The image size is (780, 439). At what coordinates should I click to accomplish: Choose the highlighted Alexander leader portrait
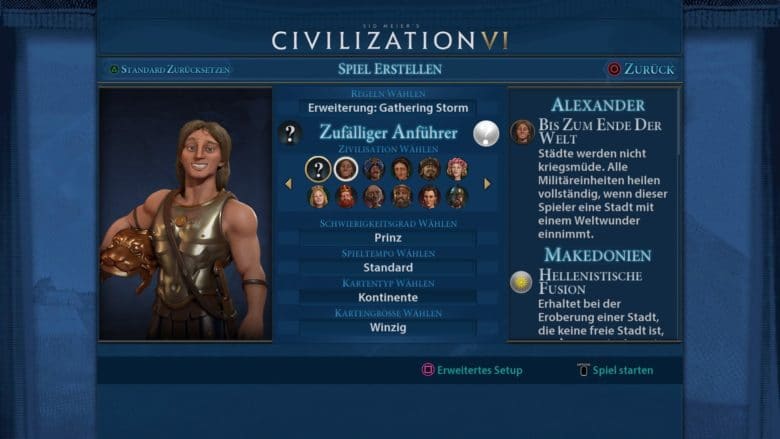pyautogui.click(x=346, y=169)
